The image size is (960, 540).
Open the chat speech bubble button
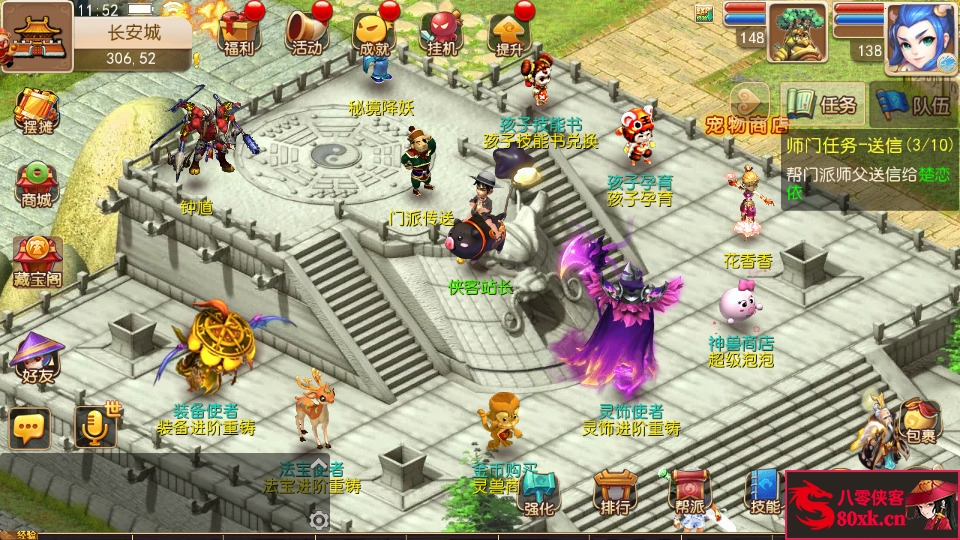point(30,428)
